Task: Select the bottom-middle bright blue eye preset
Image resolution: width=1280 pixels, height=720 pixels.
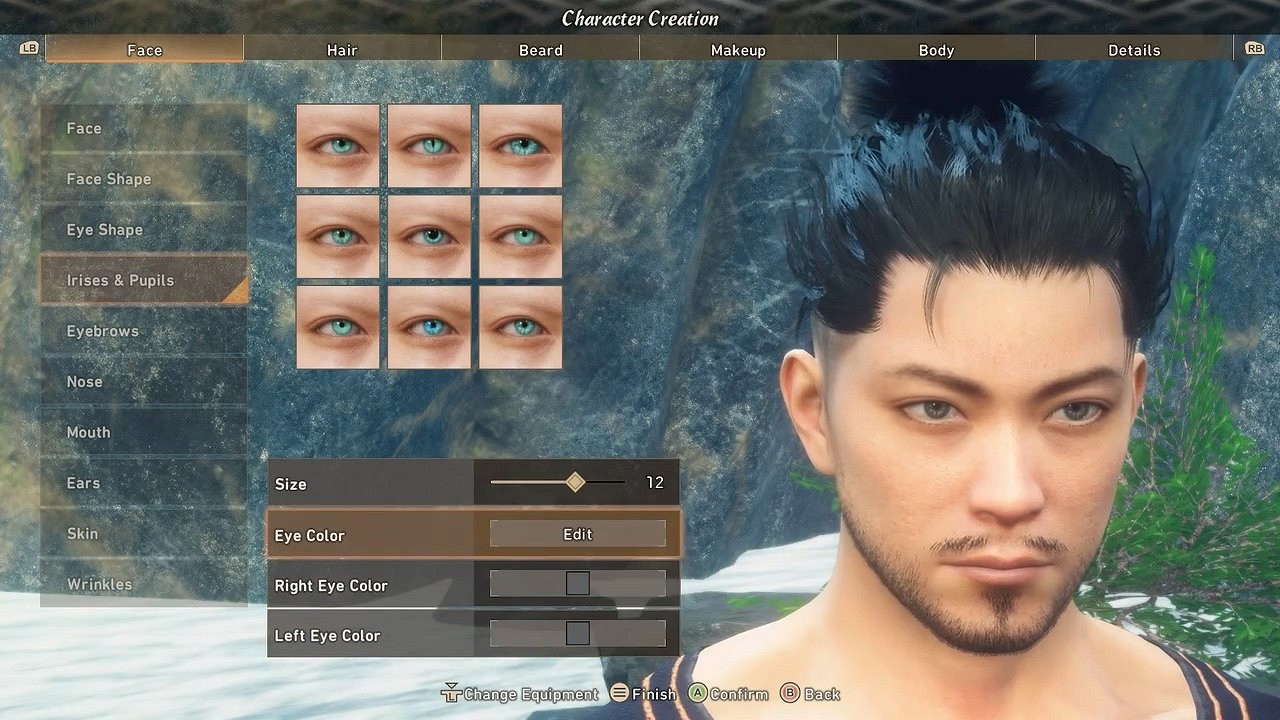Action: point(428,328)
